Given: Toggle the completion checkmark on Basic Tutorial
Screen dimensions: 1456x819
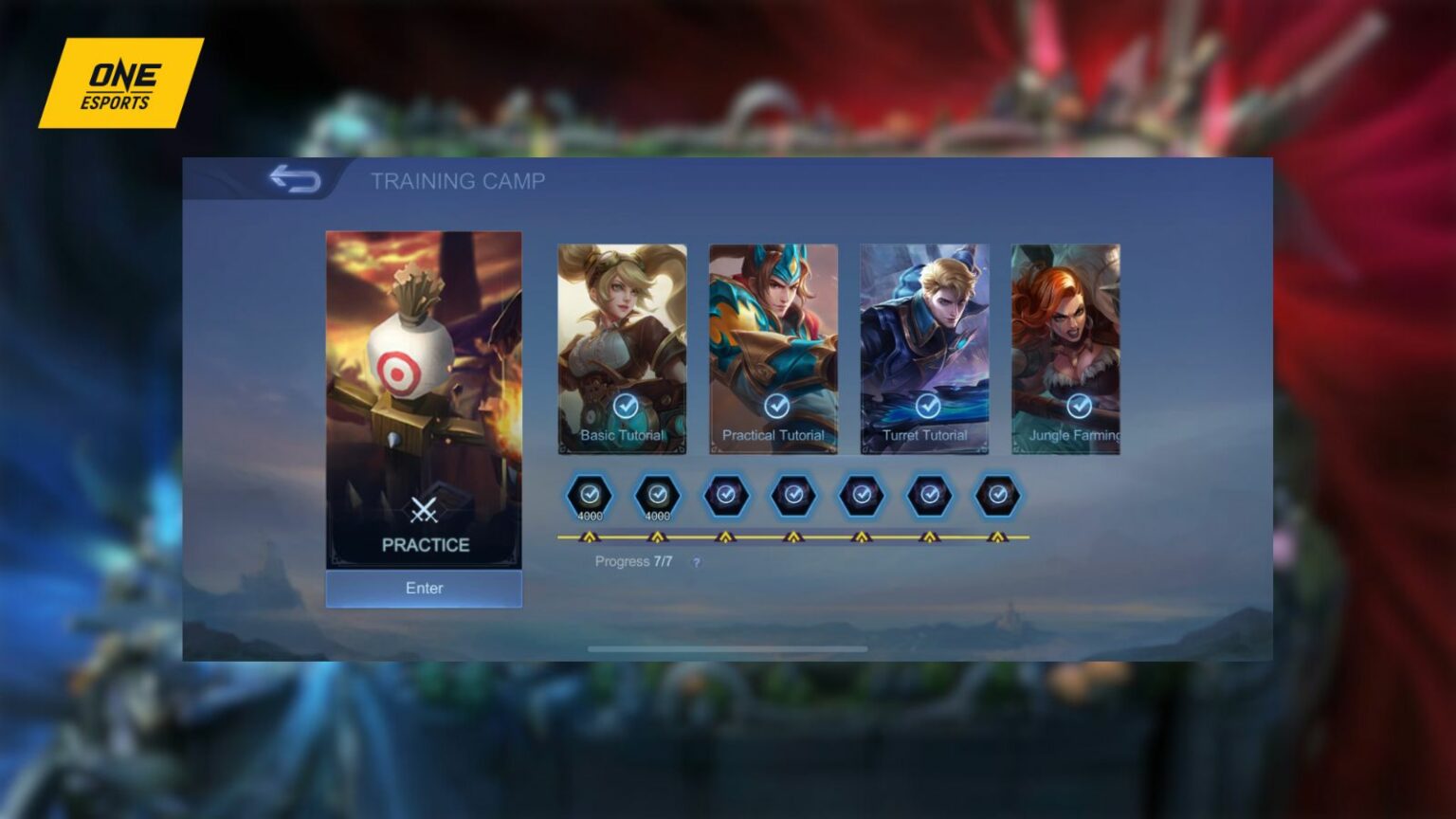Looking at the screenshot, I should tap(627, 407).
